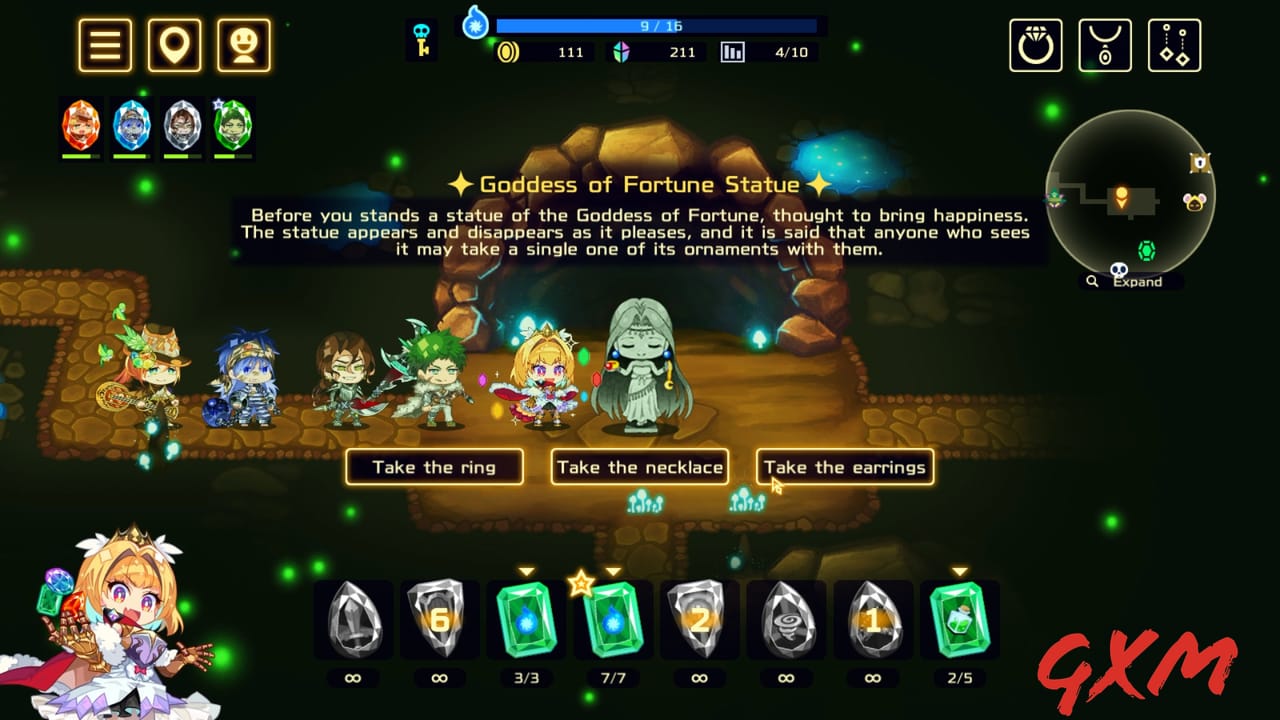Click the coin counter showing 111
Viewport: 1280px width, 720px height.
(545, 52)
